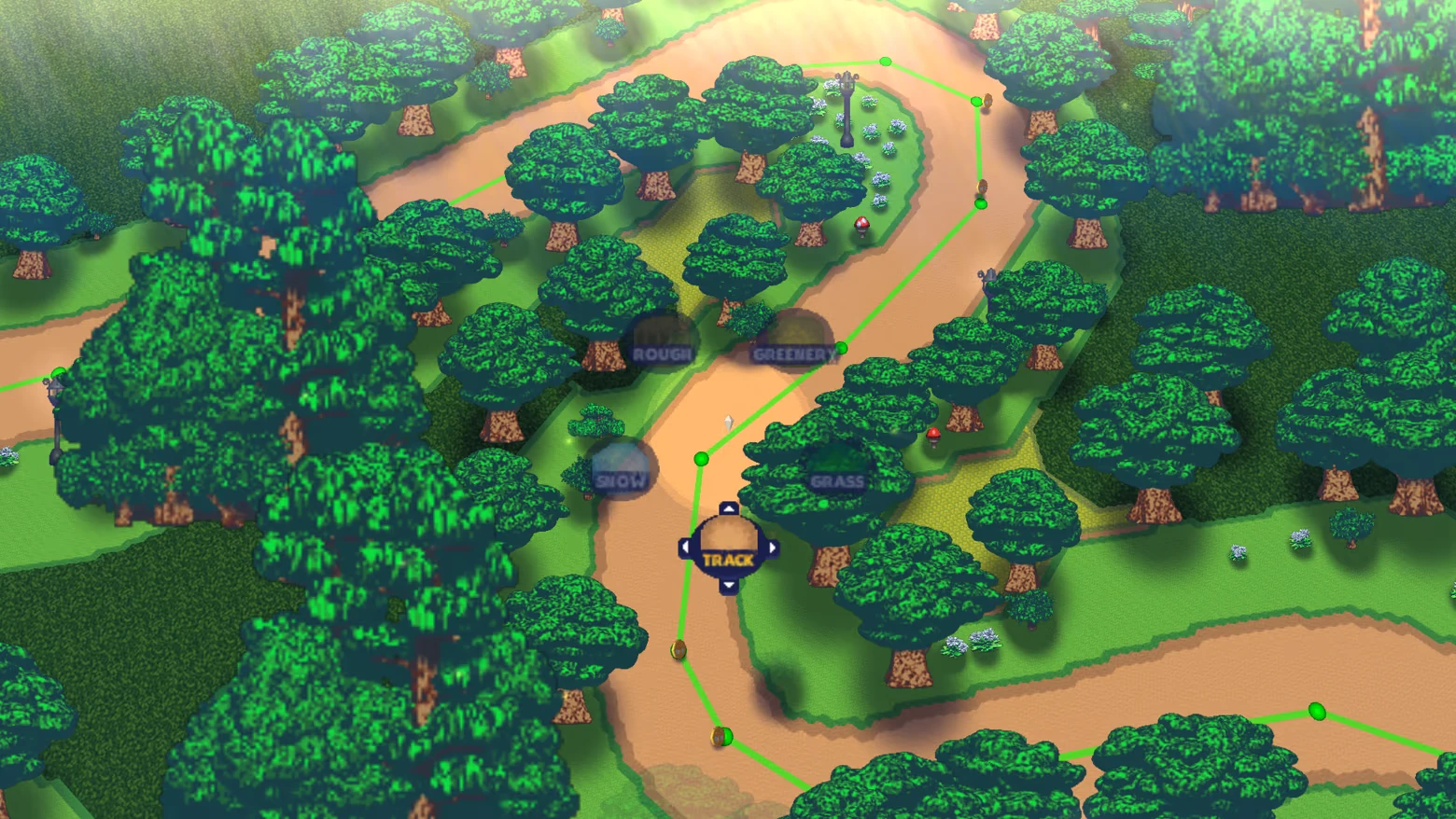Screen dimensions: 1456x819
Task: Click the circular TRACK preview thumbnail
Action: pos(728,539)
